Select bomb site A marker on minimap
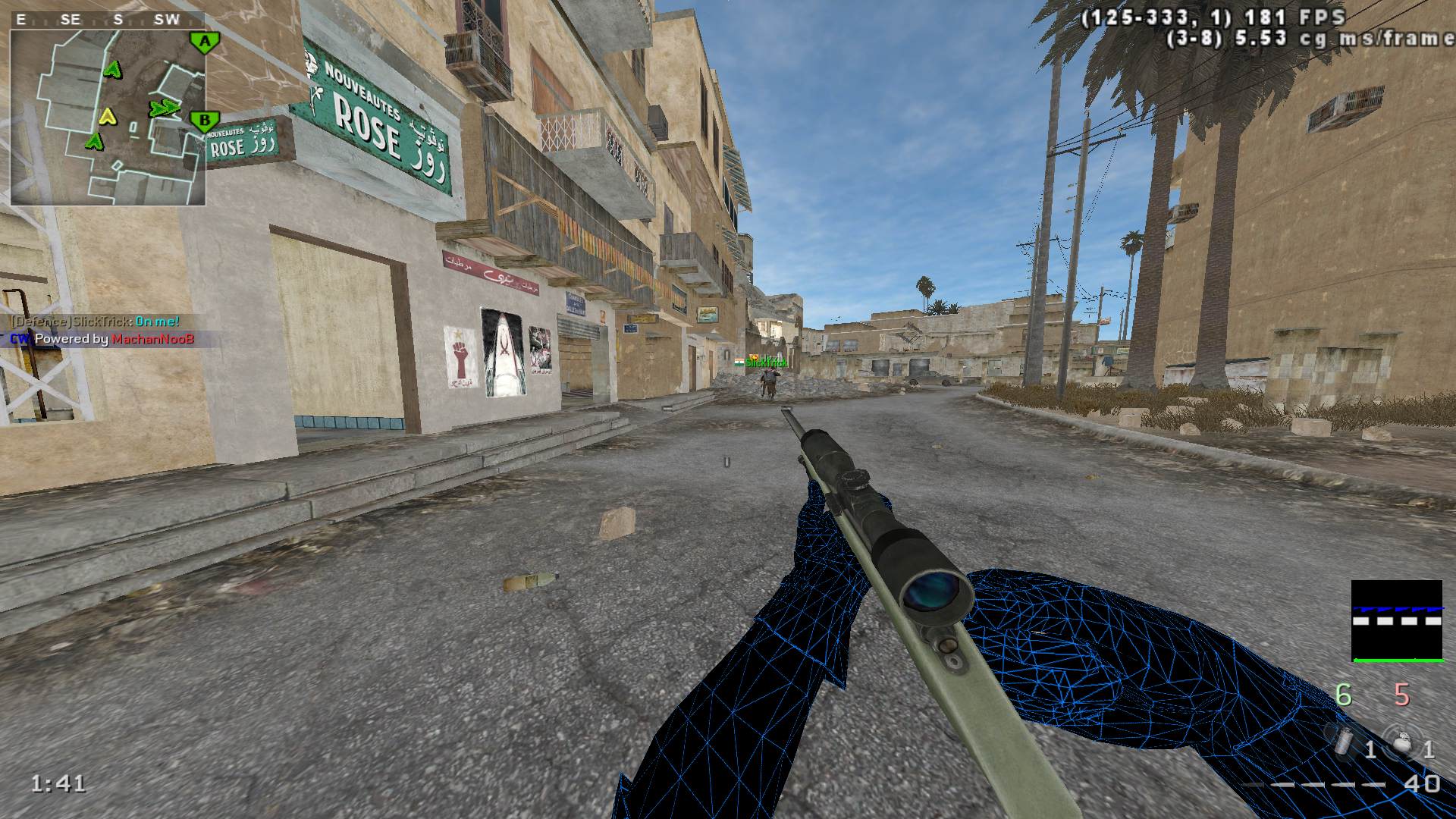Image resolution: width=1456 pixels, height=819 pixels. tap(203, 42)
